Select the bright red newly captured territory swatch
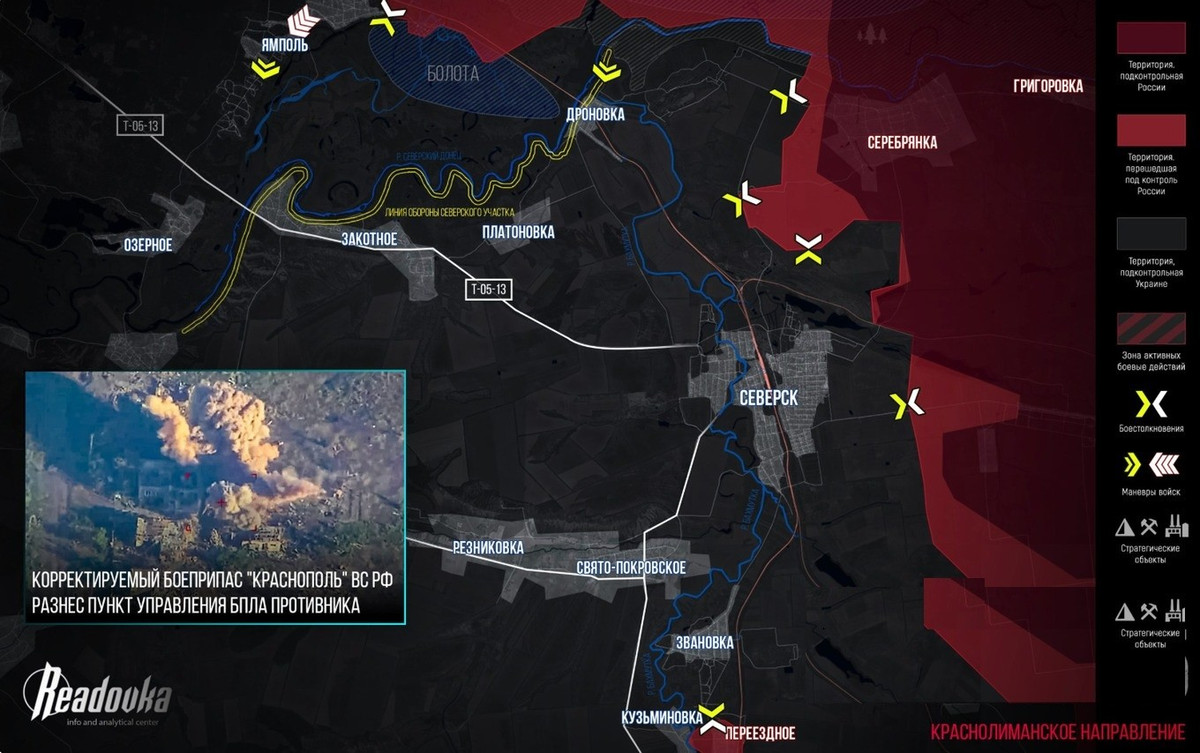Image resolution: width=1200 pixels, height=753 pixels. point(1149,131)
